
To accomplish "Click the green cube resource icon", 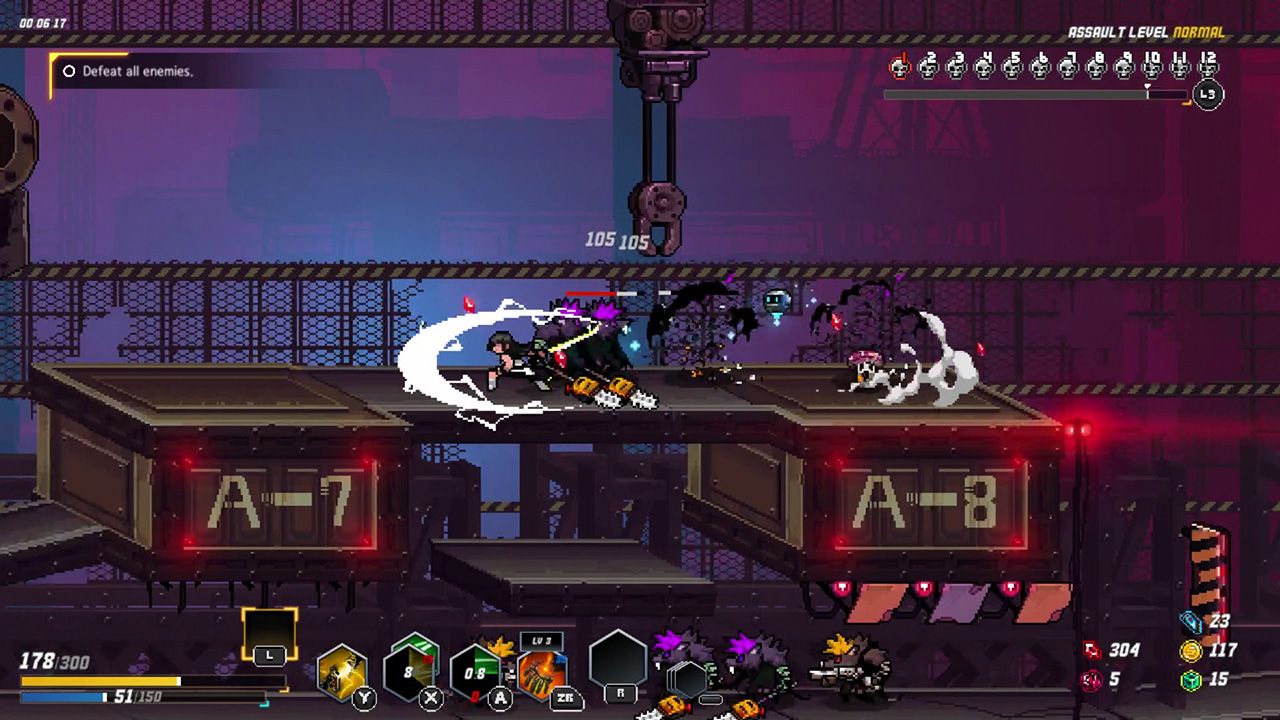I will pyautogui.click(x=1191, y=680).
